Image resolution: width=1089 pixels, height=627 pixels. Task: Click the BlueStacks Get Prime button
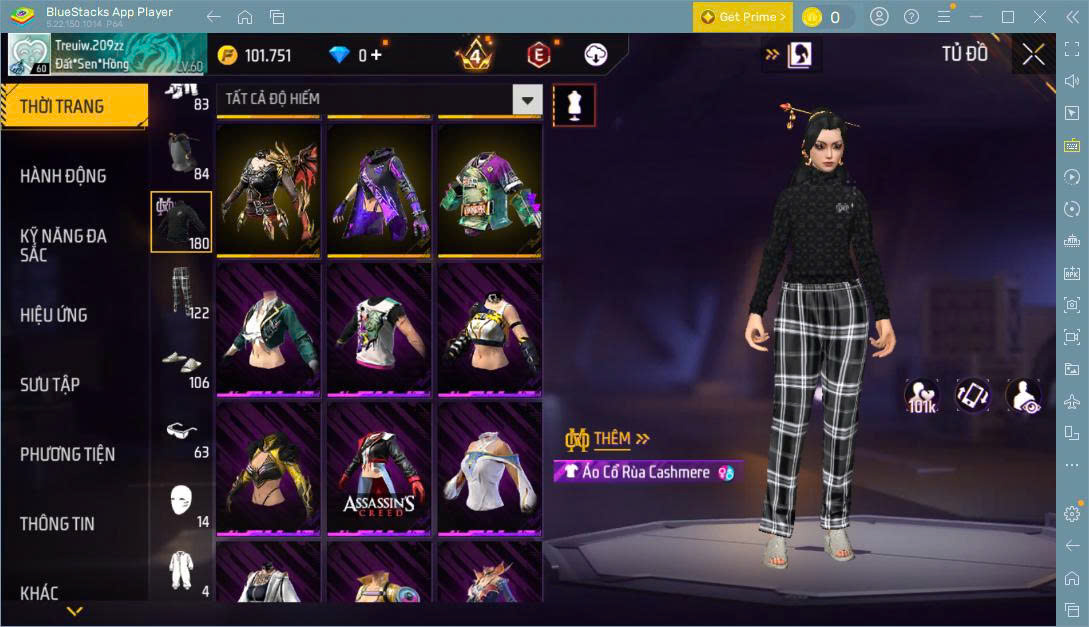click(x=743, y=17)
